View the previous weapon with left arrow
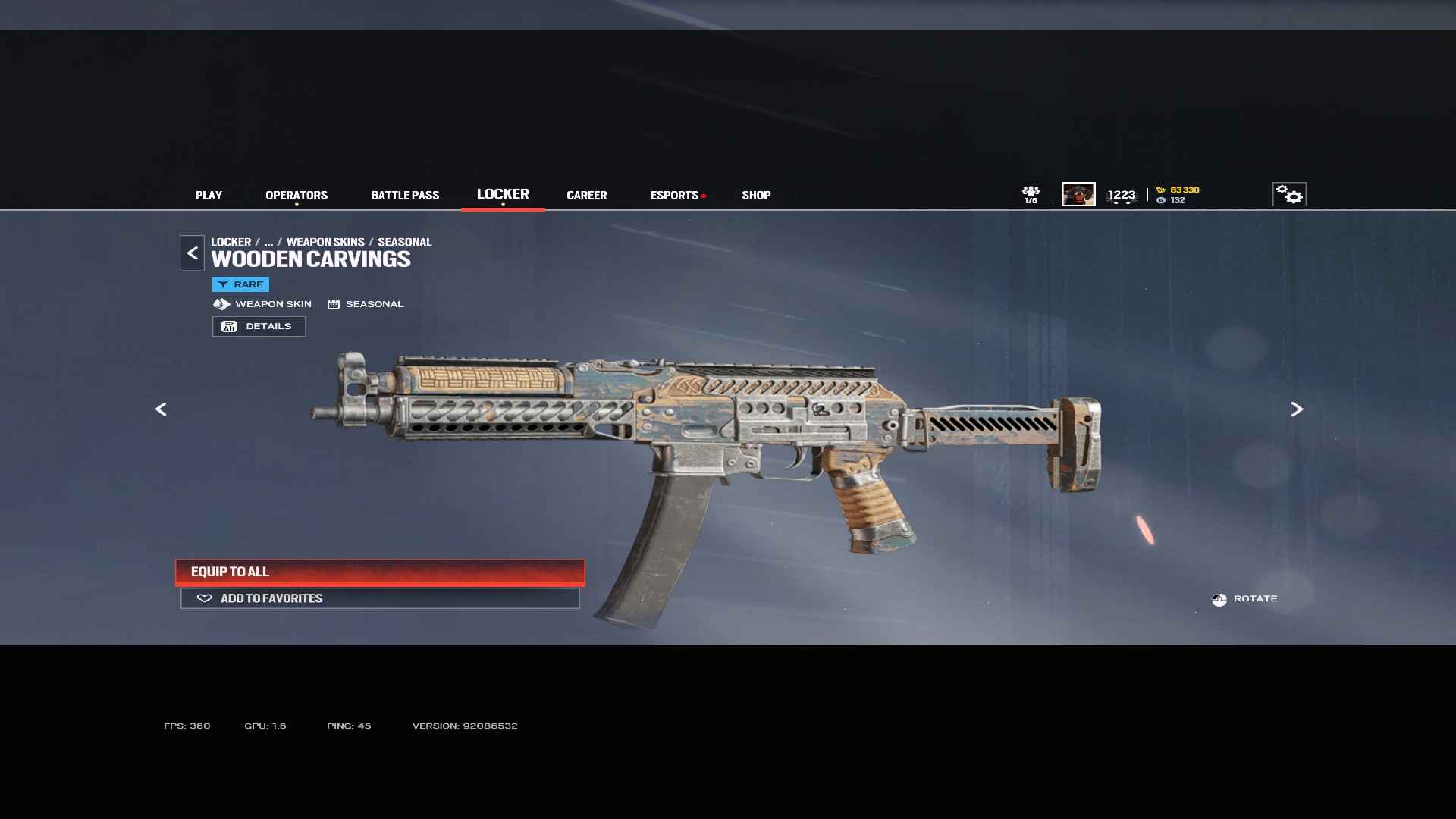 161,409
